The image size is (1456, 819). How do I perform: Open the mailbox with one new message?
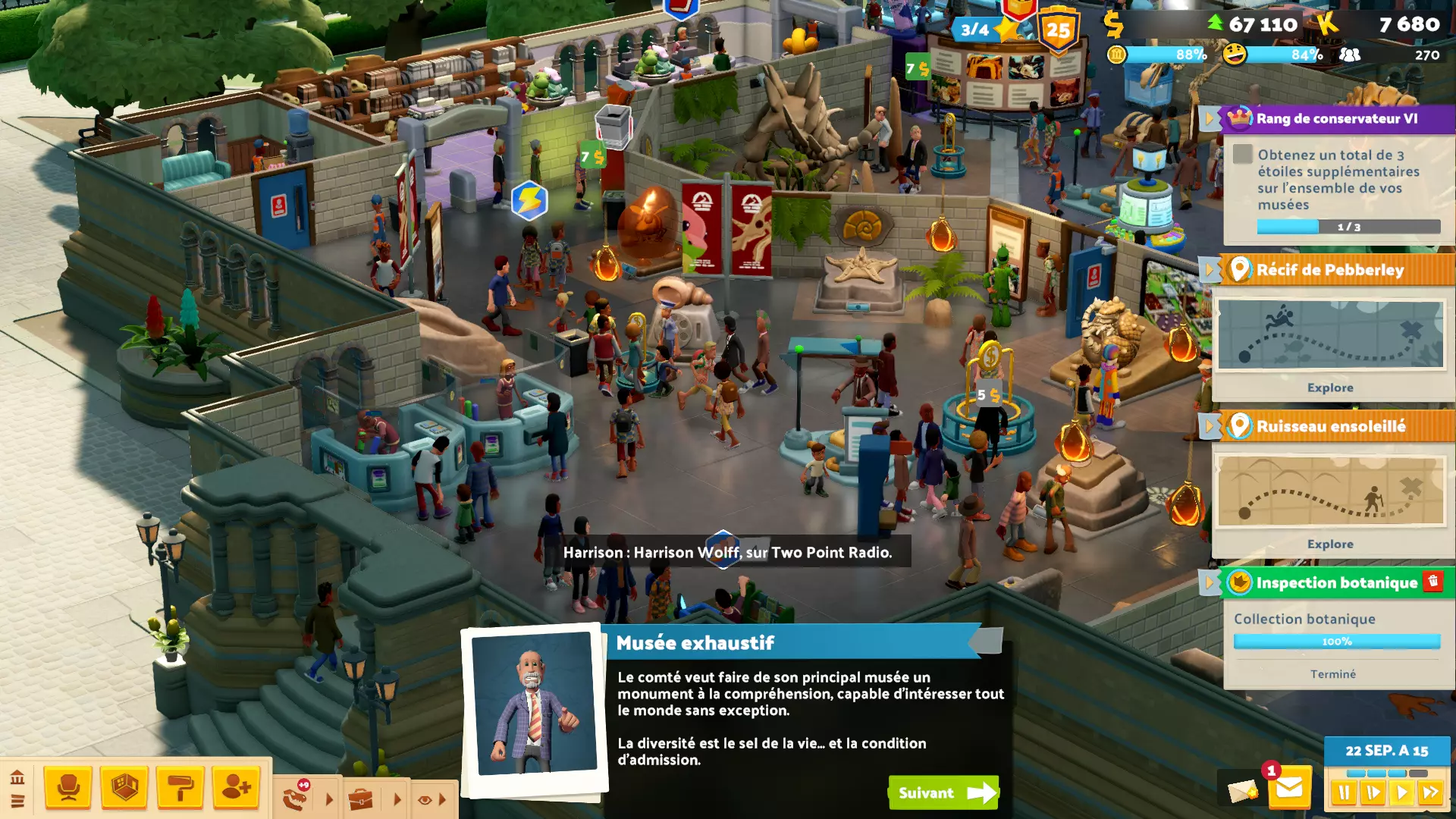point(1288,789)
